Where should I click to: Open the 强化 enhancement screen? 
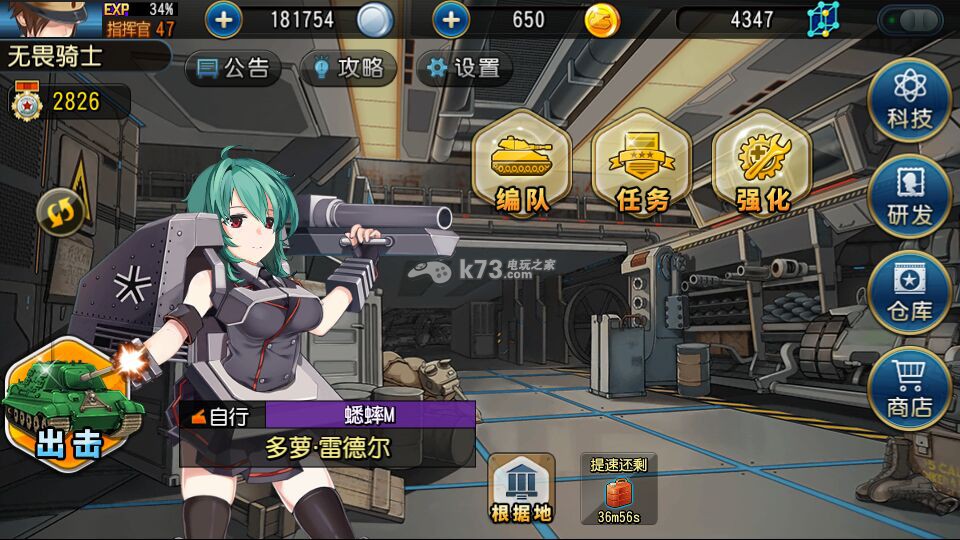(762, 165)
